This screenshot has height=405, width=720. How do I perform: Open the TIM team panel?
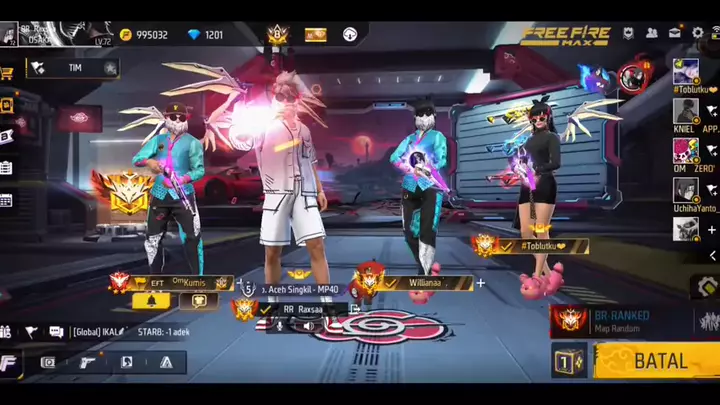coord(74,68)
